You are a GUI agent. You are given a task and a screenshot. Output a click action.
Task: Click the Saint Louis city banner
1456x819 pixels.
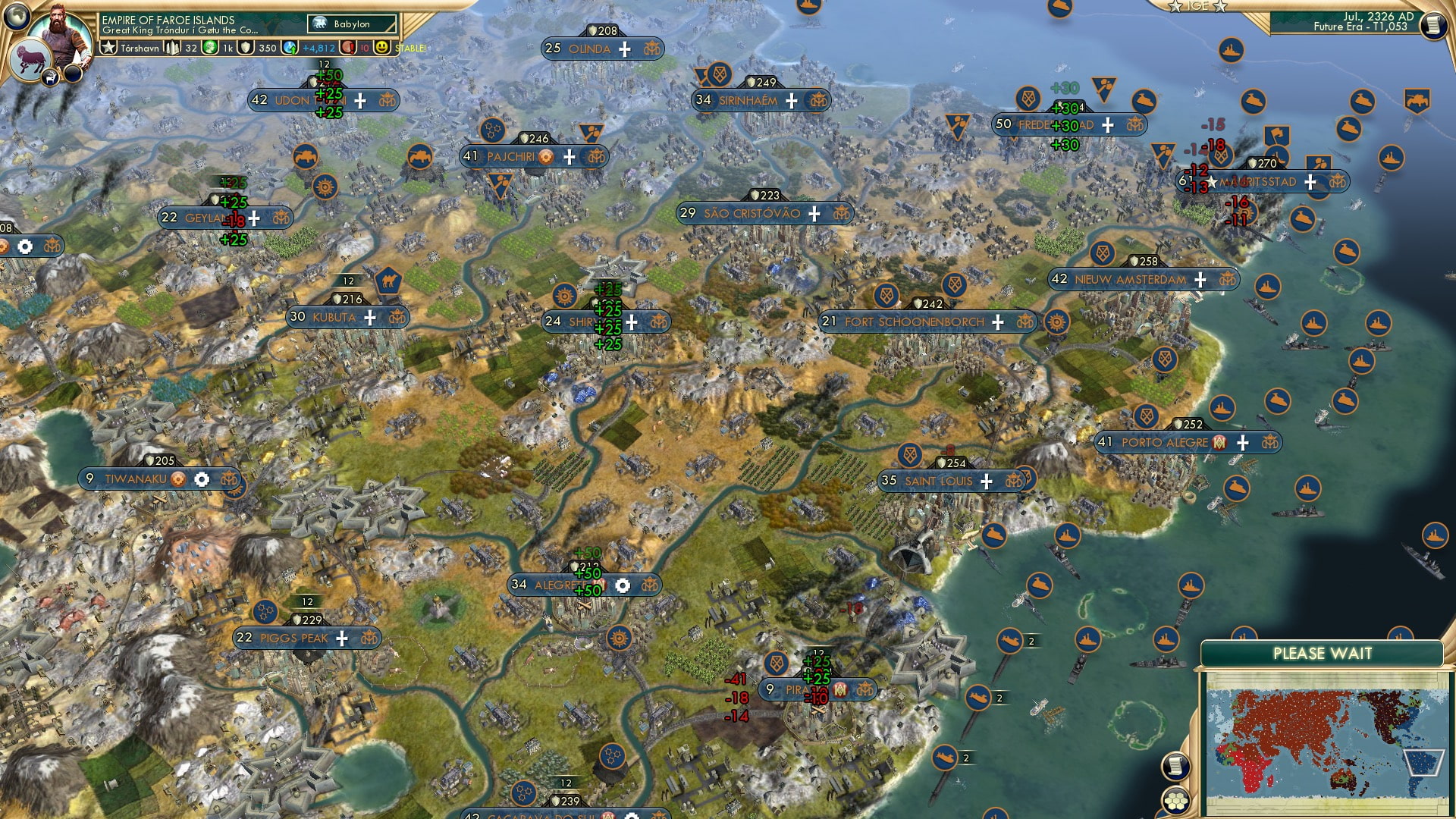pyautogui.click(x=938, y=481)
